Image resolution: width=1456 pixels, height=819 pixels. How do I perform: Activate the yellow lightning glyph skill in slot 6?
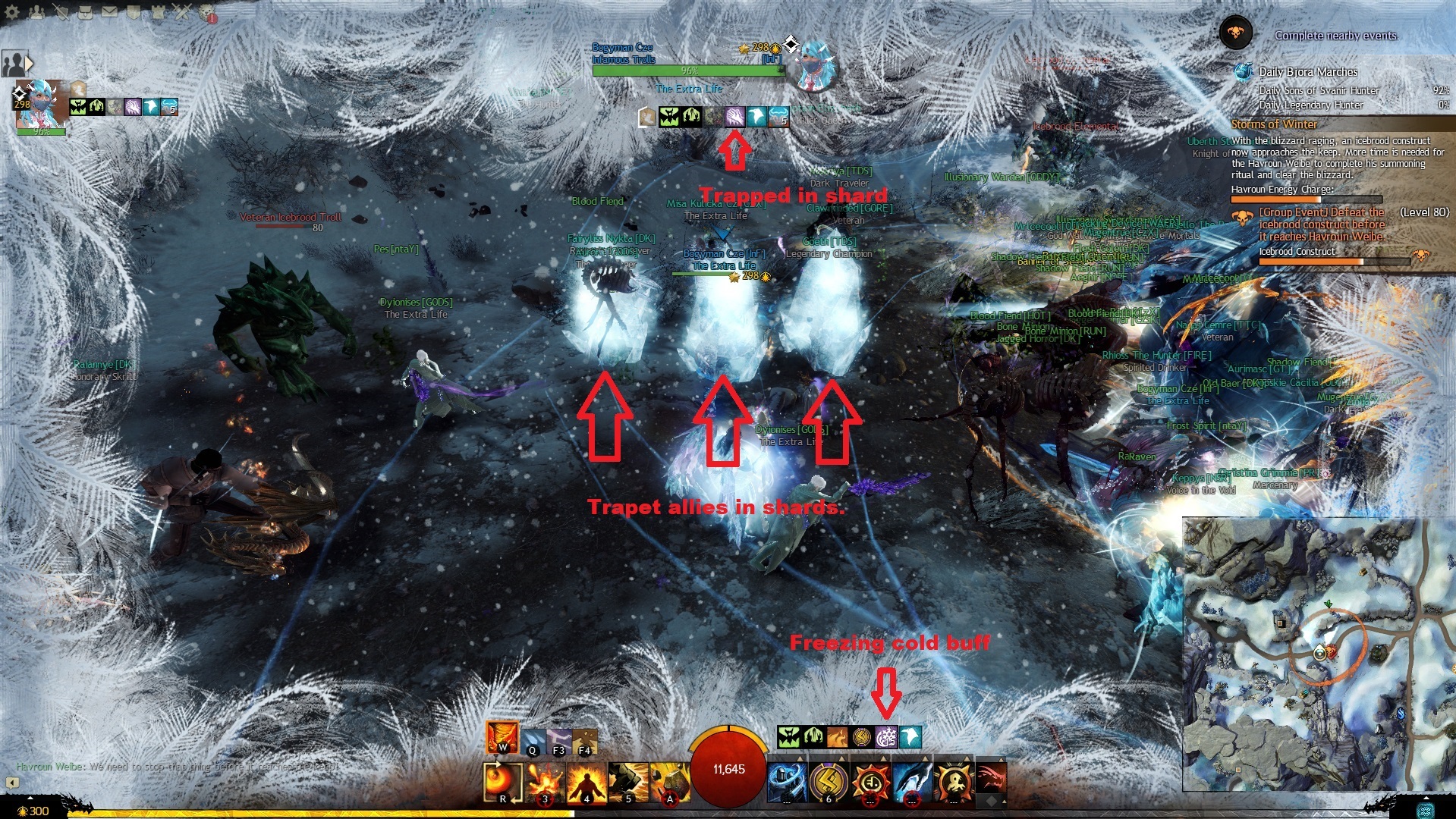tap(828, 782)
